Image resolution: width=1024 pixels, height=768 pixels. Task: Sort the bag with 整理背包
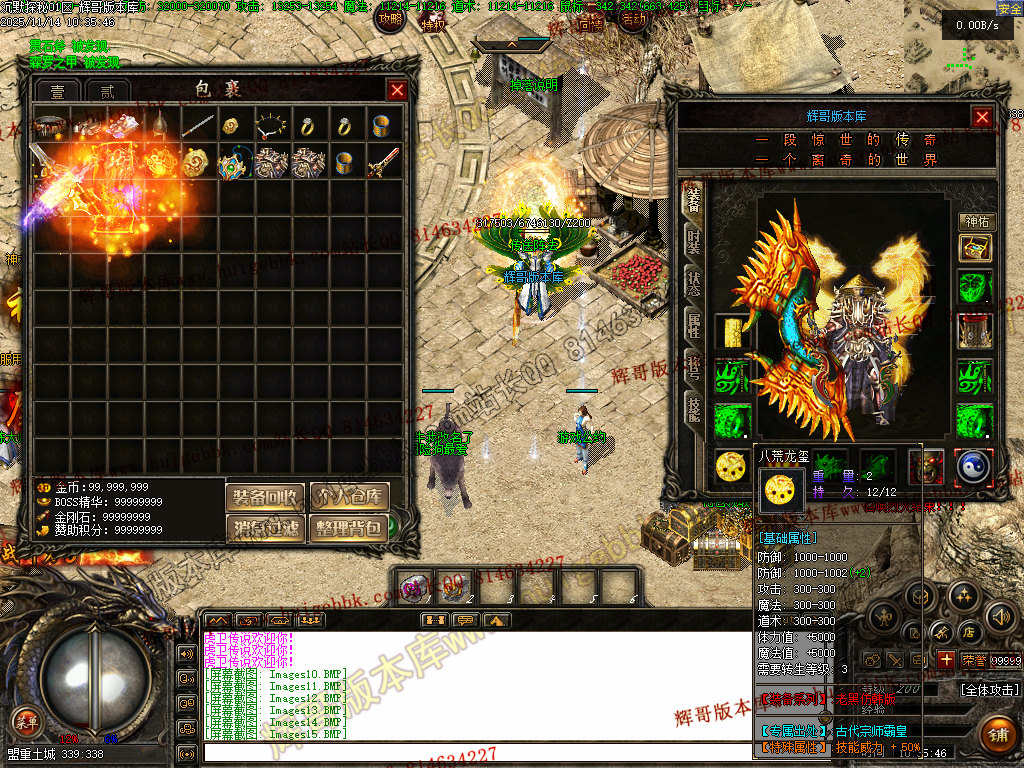[349, 528]
